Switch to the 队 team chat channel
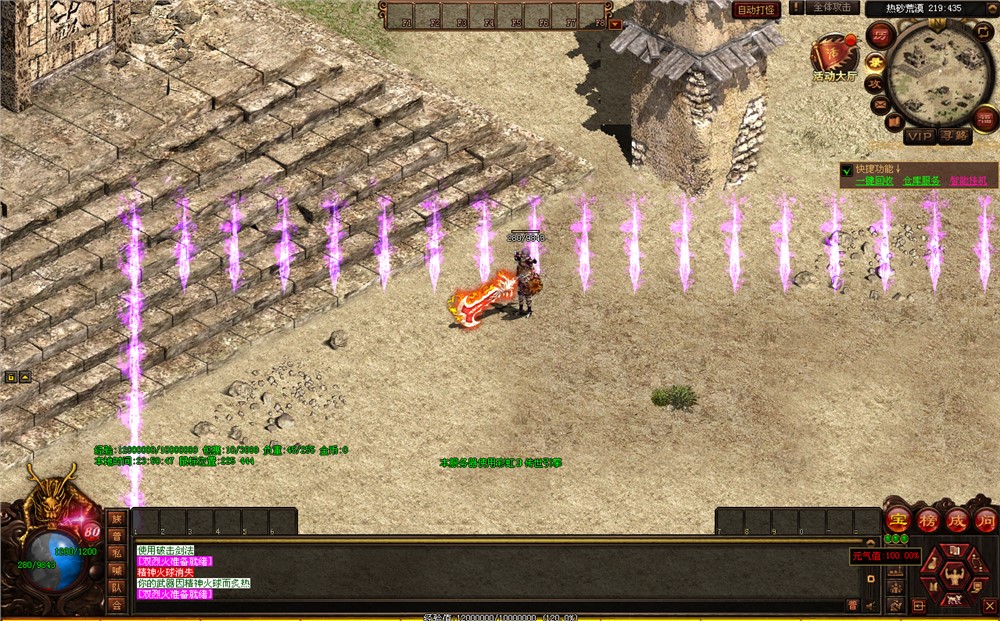The width and height of the screenshot is (1000, 621). click(117, 588)
